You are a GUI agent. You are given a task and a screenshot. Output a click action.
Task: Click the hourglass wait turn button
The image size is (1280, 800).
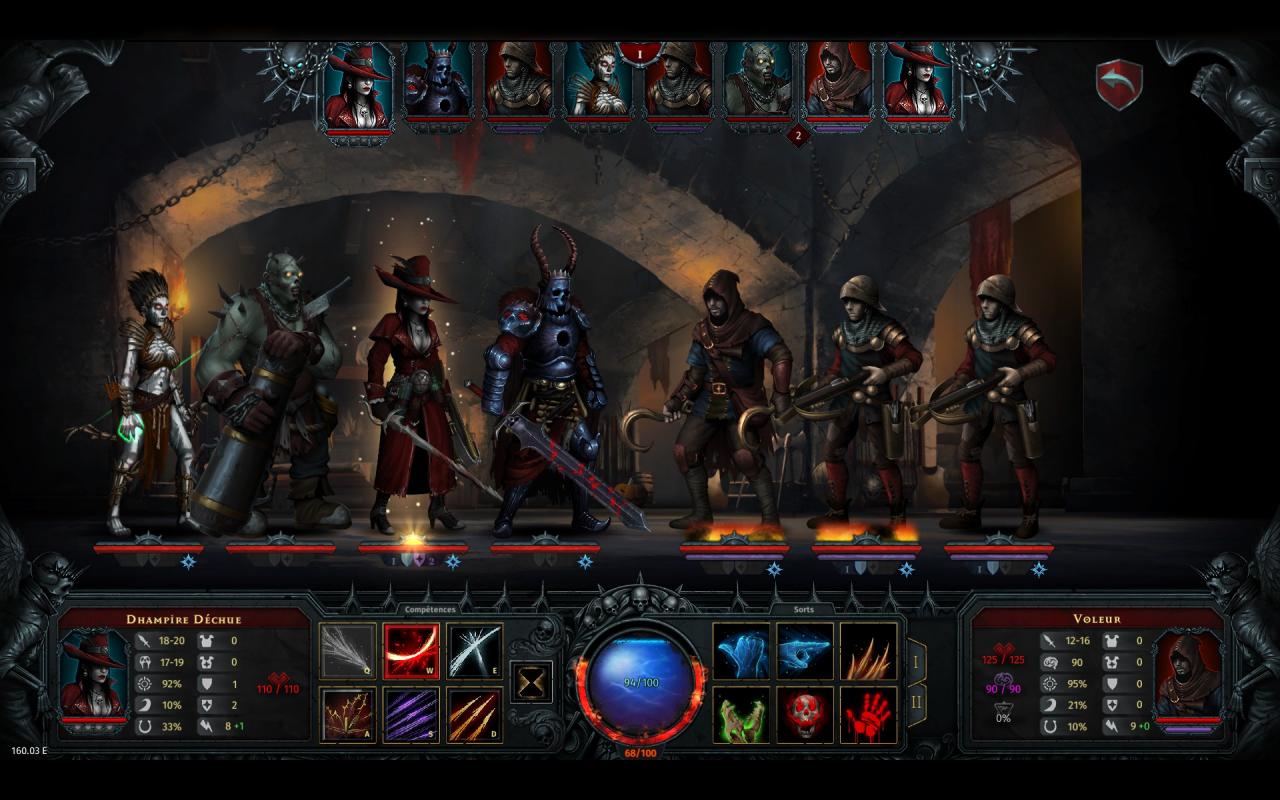(532, 682)
